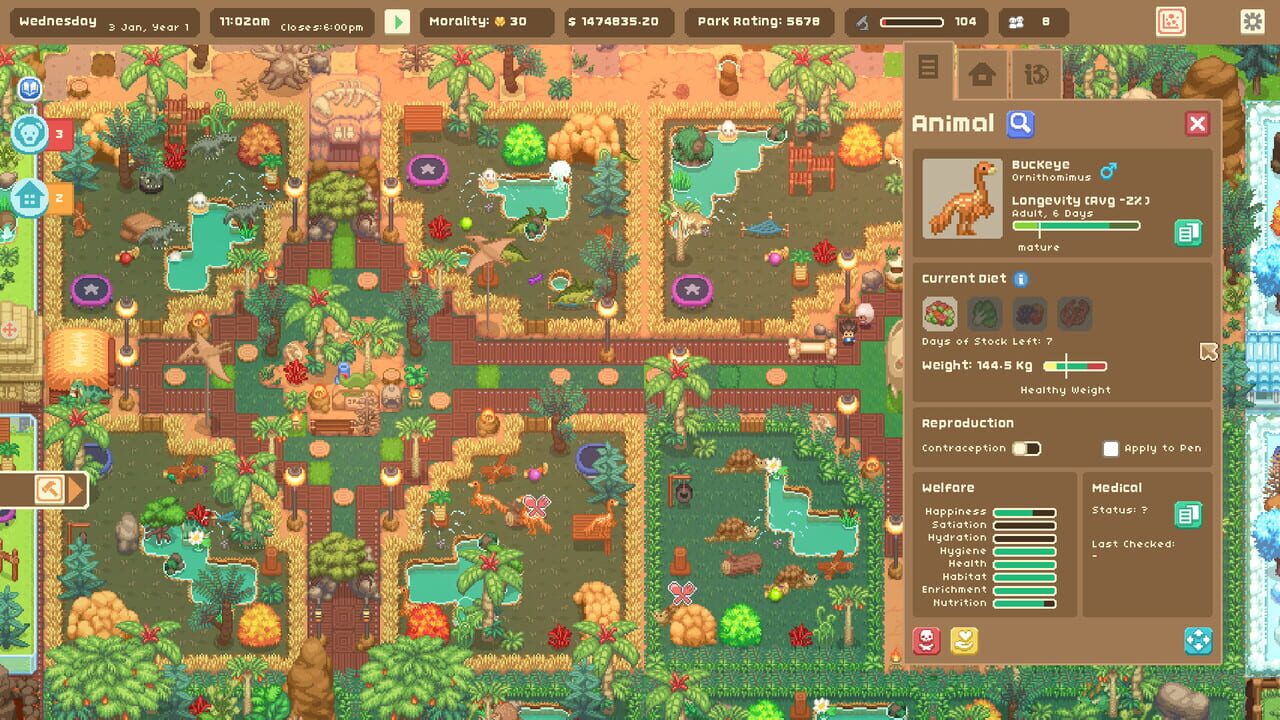Check the Apply to Pen checkbox
Viewport: 1280px width, 720px height.
(1109, 448)
